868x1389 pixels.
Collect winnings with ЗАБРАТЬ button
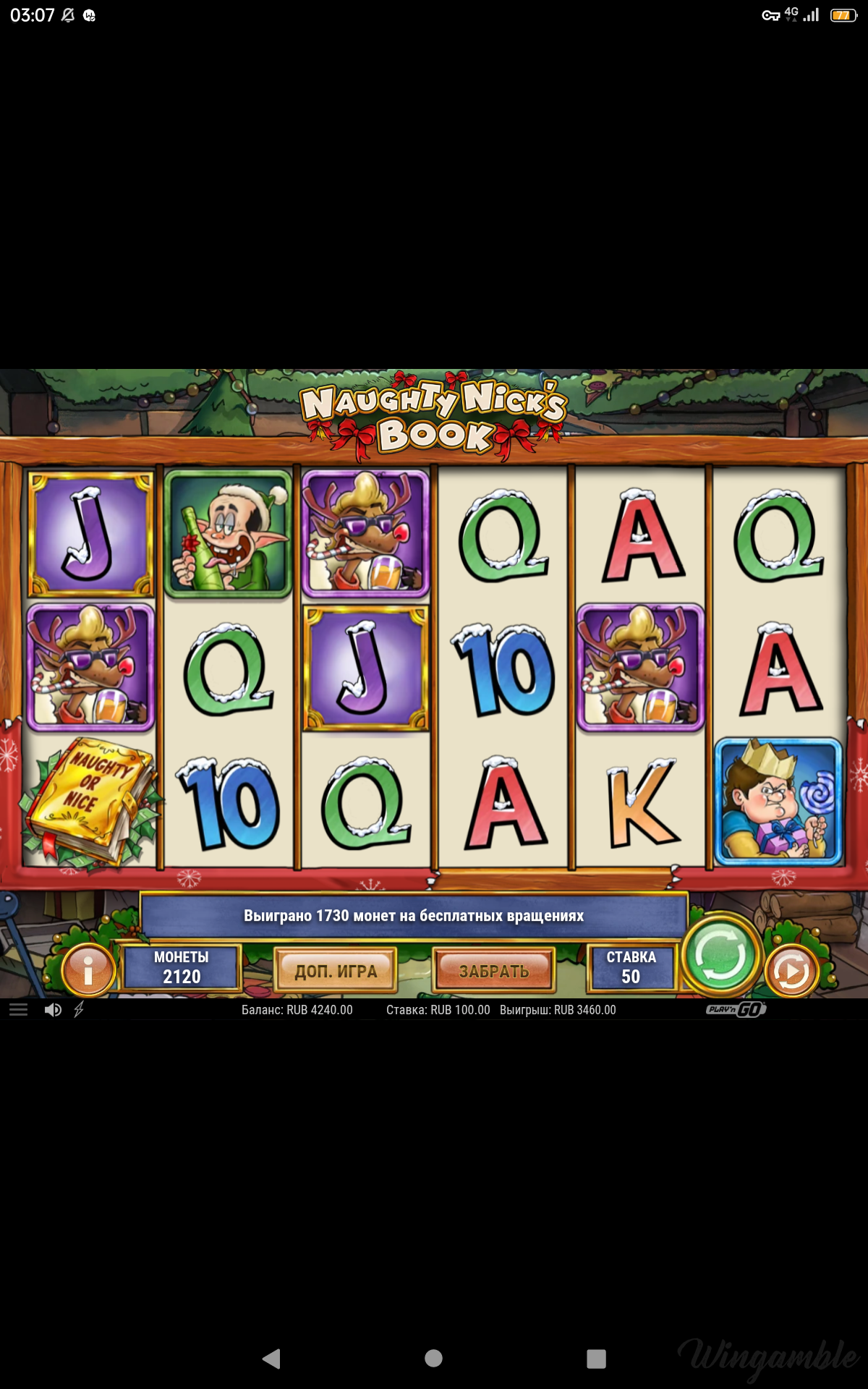[x=494, y=971]
